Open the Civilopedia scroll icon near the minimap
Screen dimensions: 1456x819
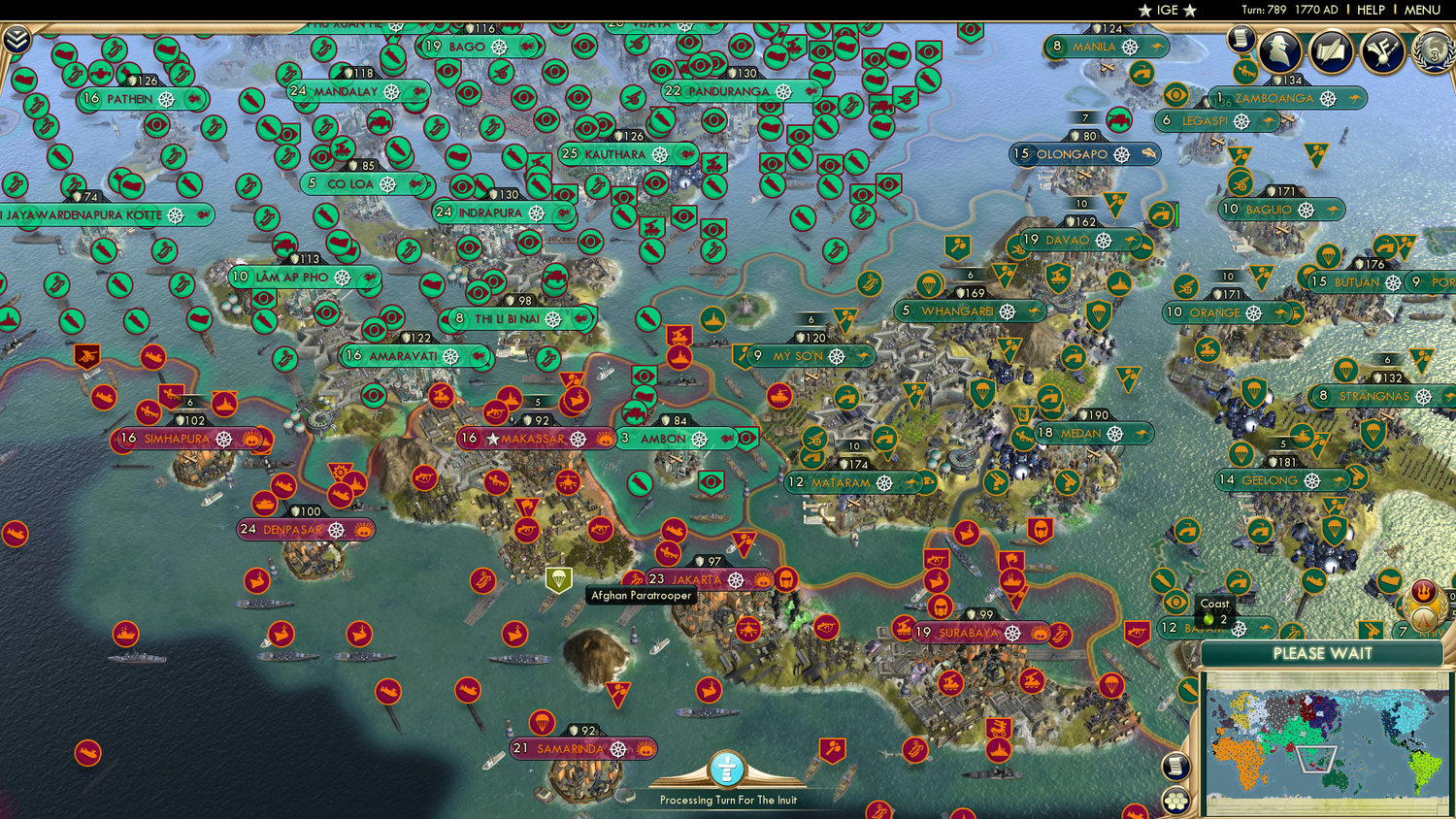click(x=1175, y=767)
